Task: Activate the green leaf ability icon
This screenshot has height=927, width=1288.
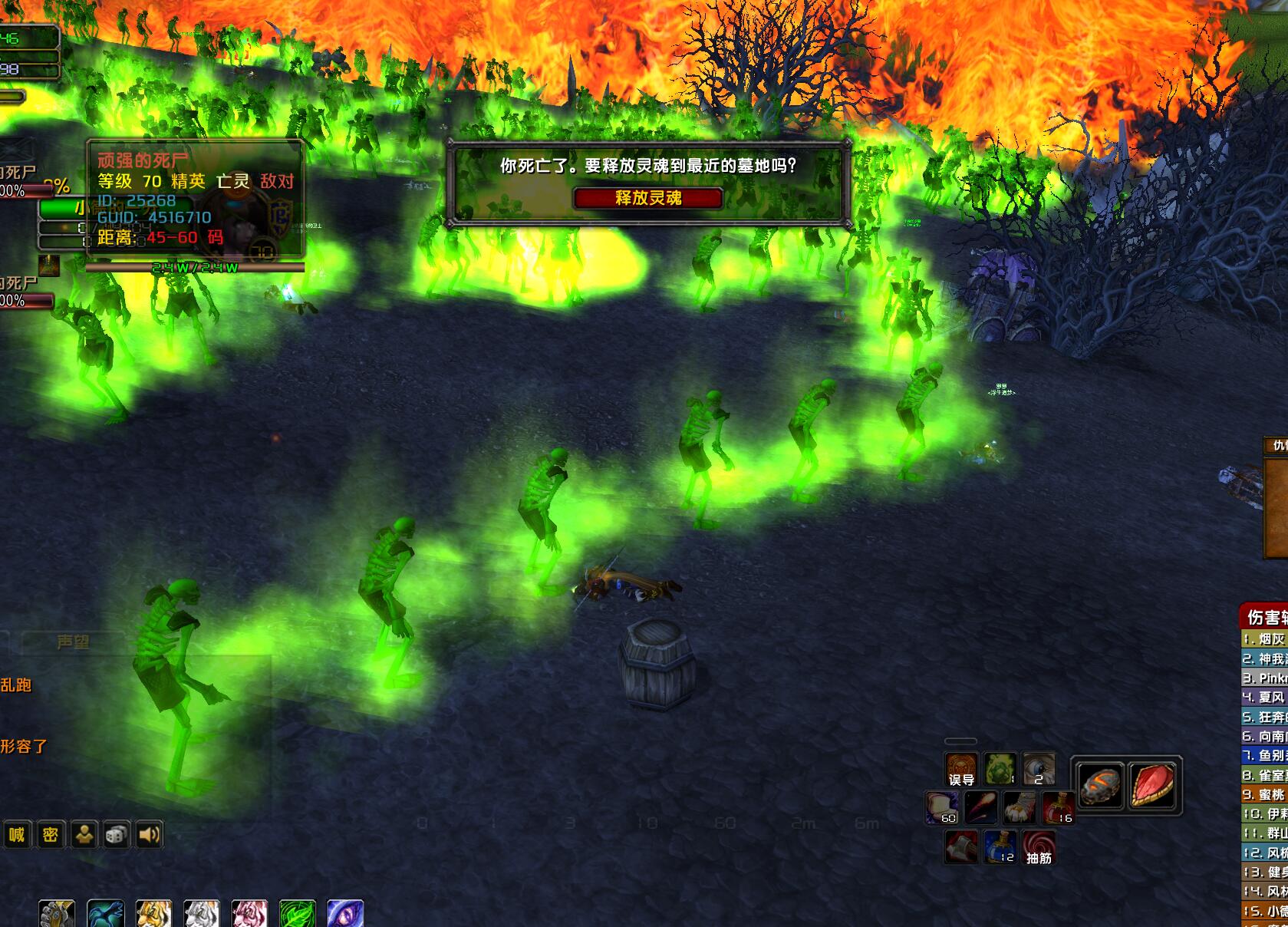Action: click(x=298, y=915)
